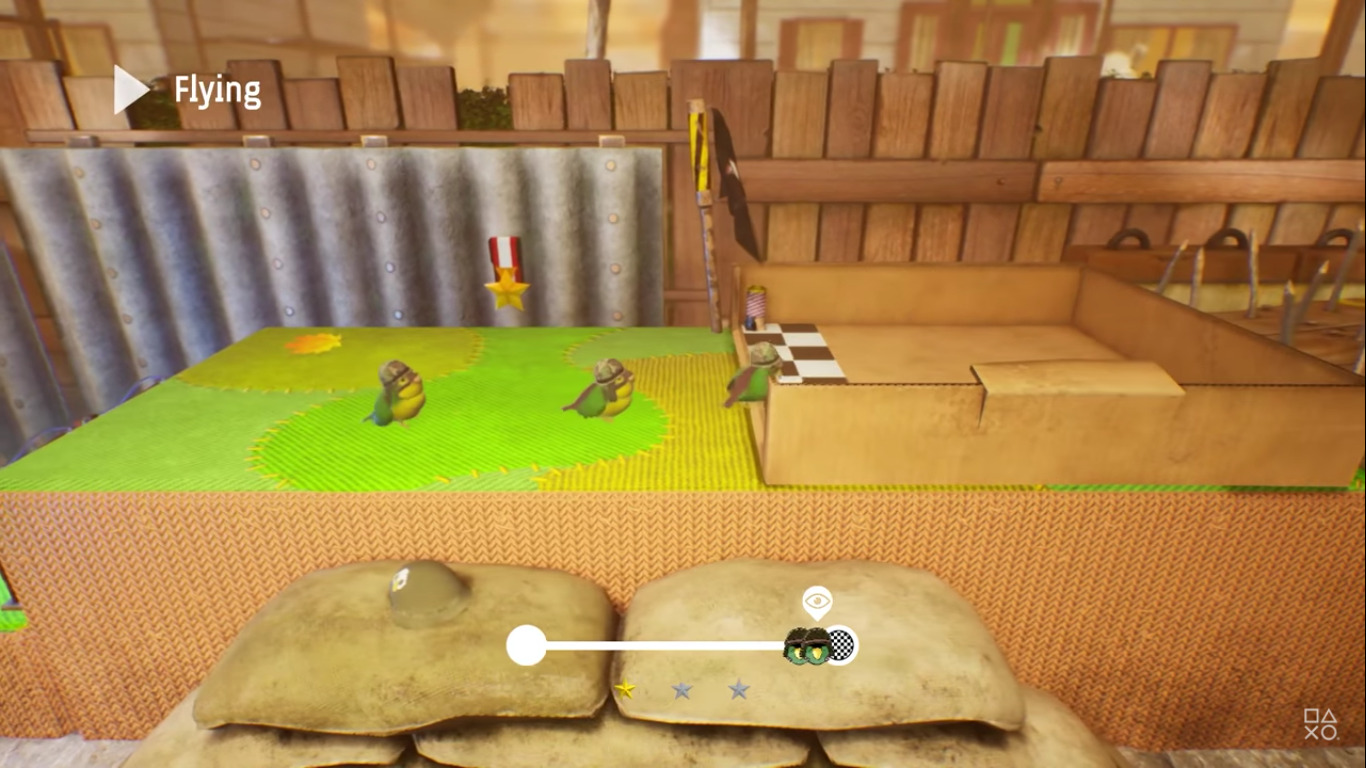1366x768 pixels.
Task: Toggle the eye icon pin above the track
Action: pyautogui.click(x=818, y=601)
